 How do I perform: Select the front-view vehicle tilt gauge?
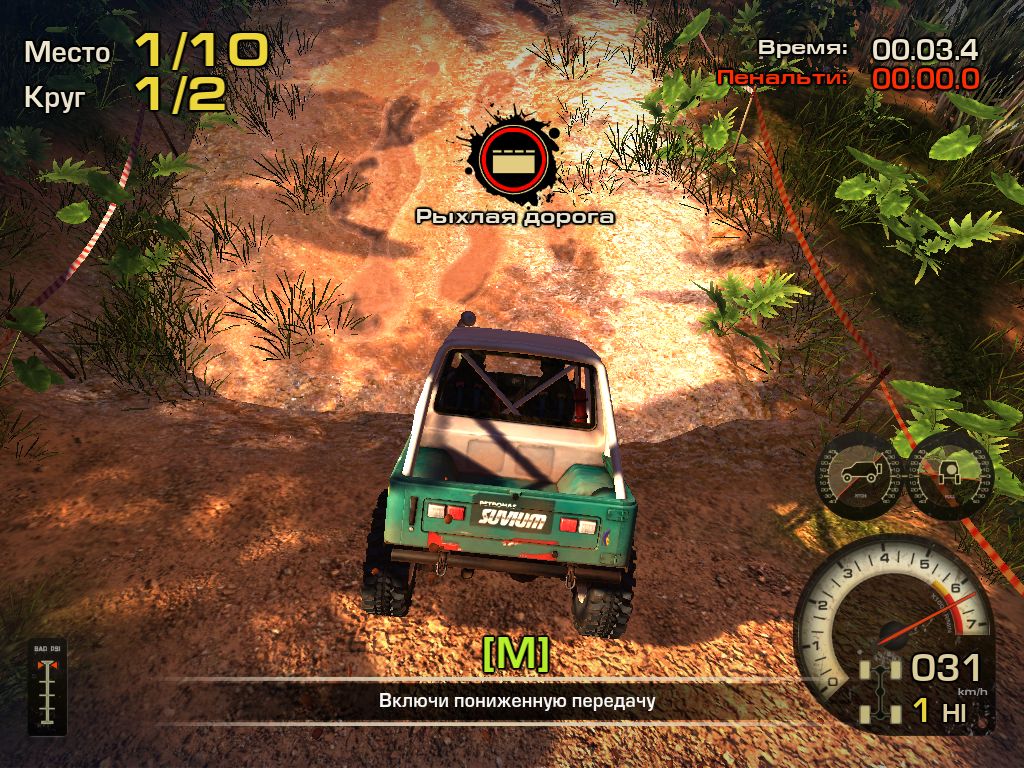950,474
